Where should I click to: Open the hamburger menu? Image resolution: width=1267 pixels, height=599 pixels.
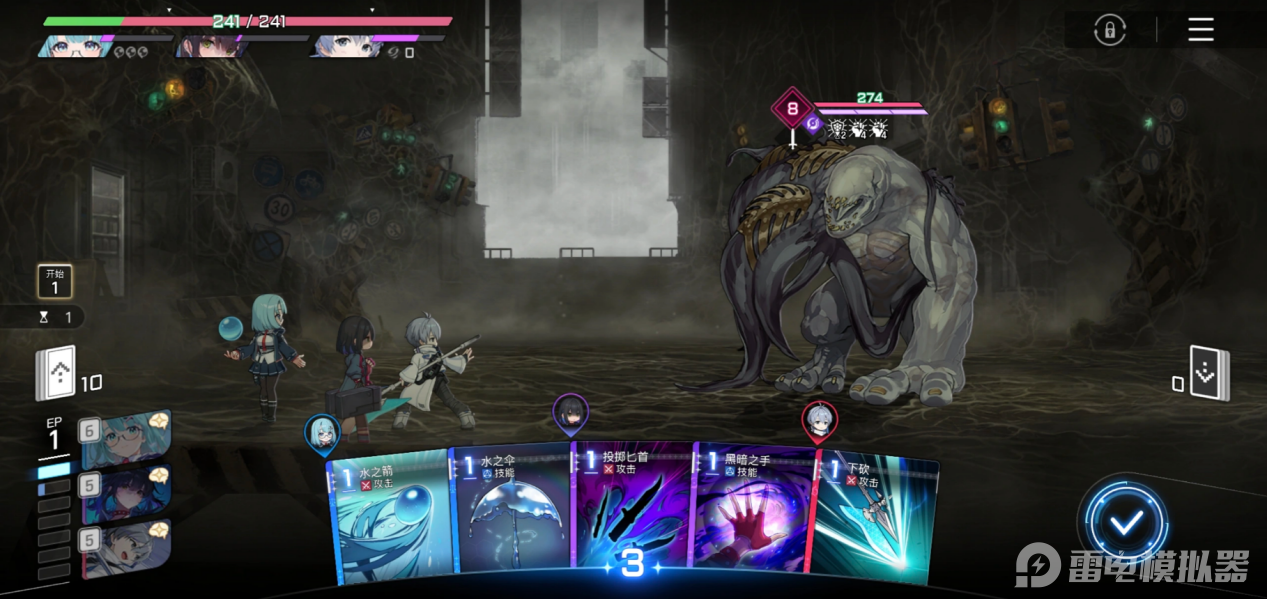1200,30
